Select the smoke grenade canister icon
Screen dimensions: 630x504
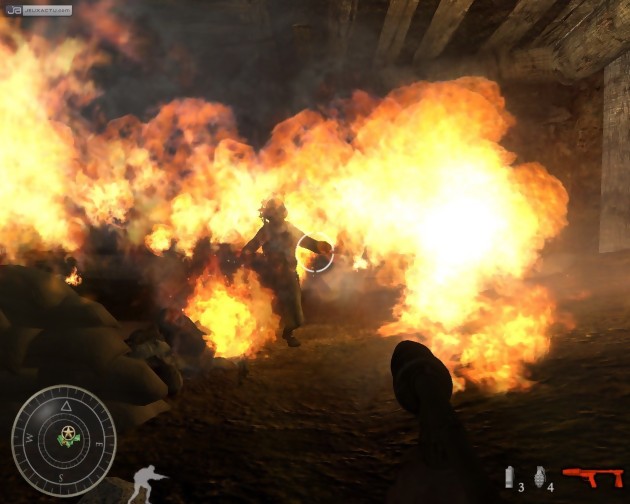508,476
